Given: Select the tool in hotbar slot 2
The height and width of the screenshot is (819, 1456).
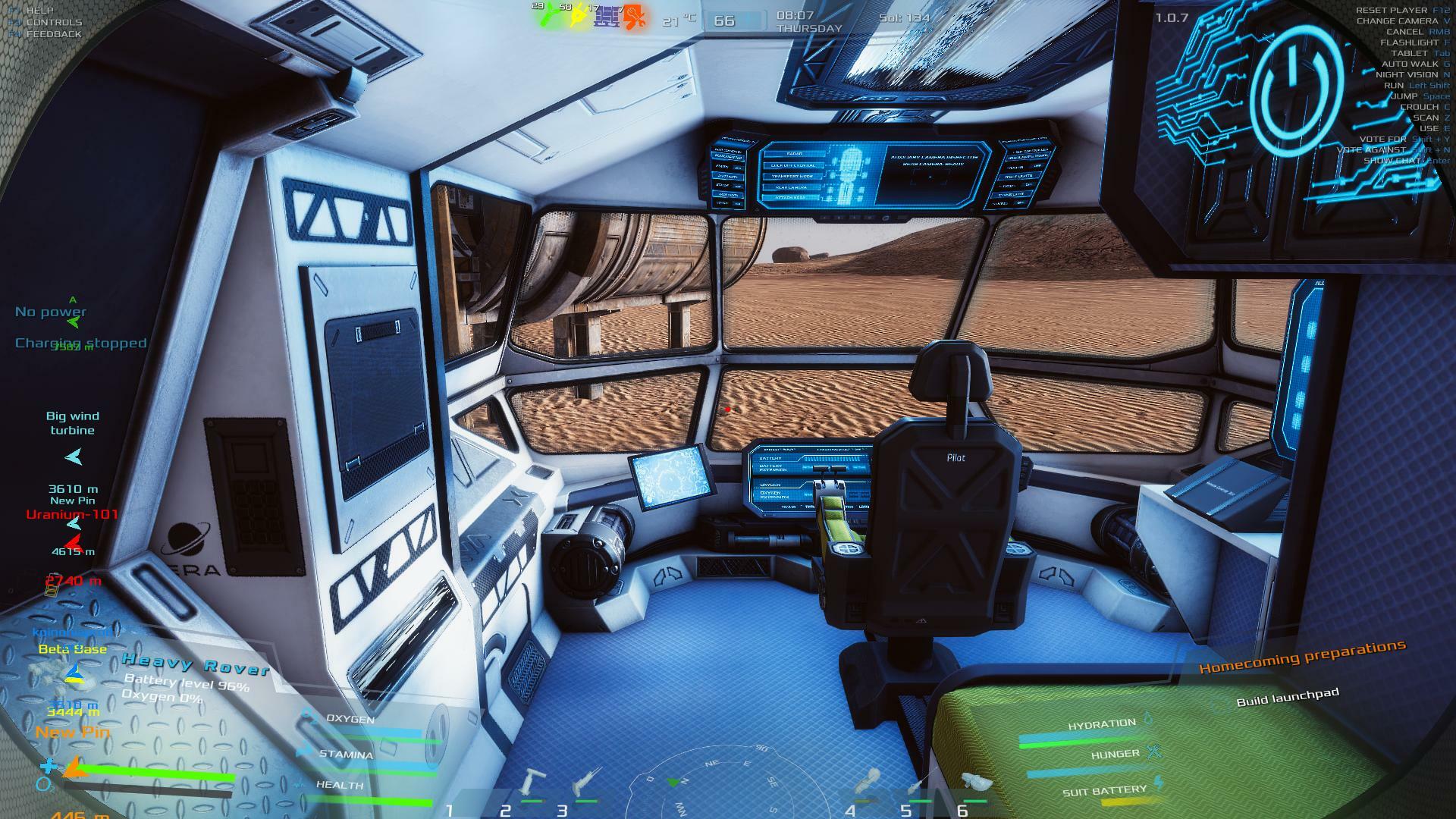Looking at the screenshot, I should point(533,783).
